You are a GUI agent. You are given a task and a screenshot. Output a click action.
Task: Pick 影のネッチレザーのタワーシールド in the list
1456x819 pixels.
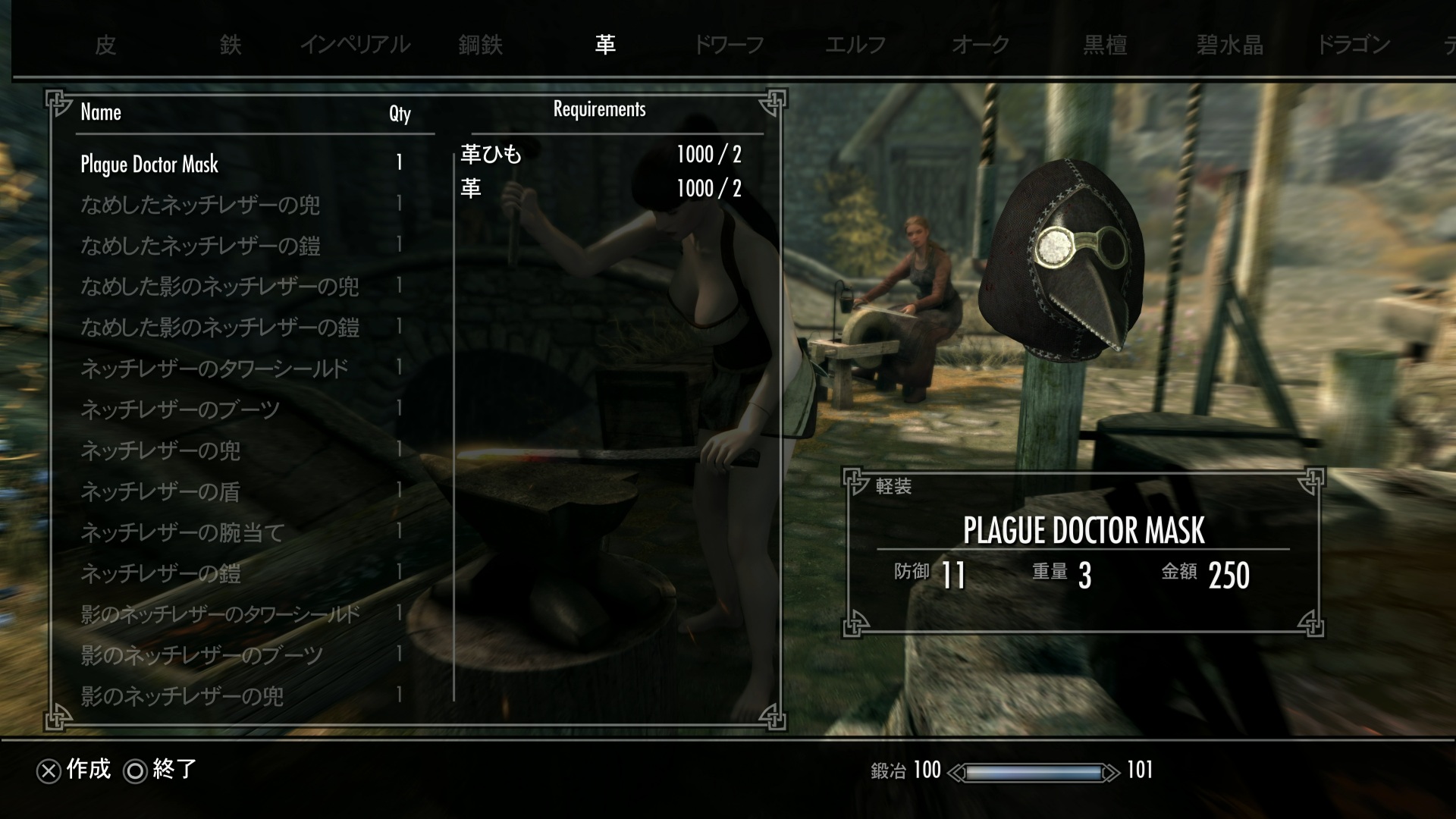coord(220,614)
